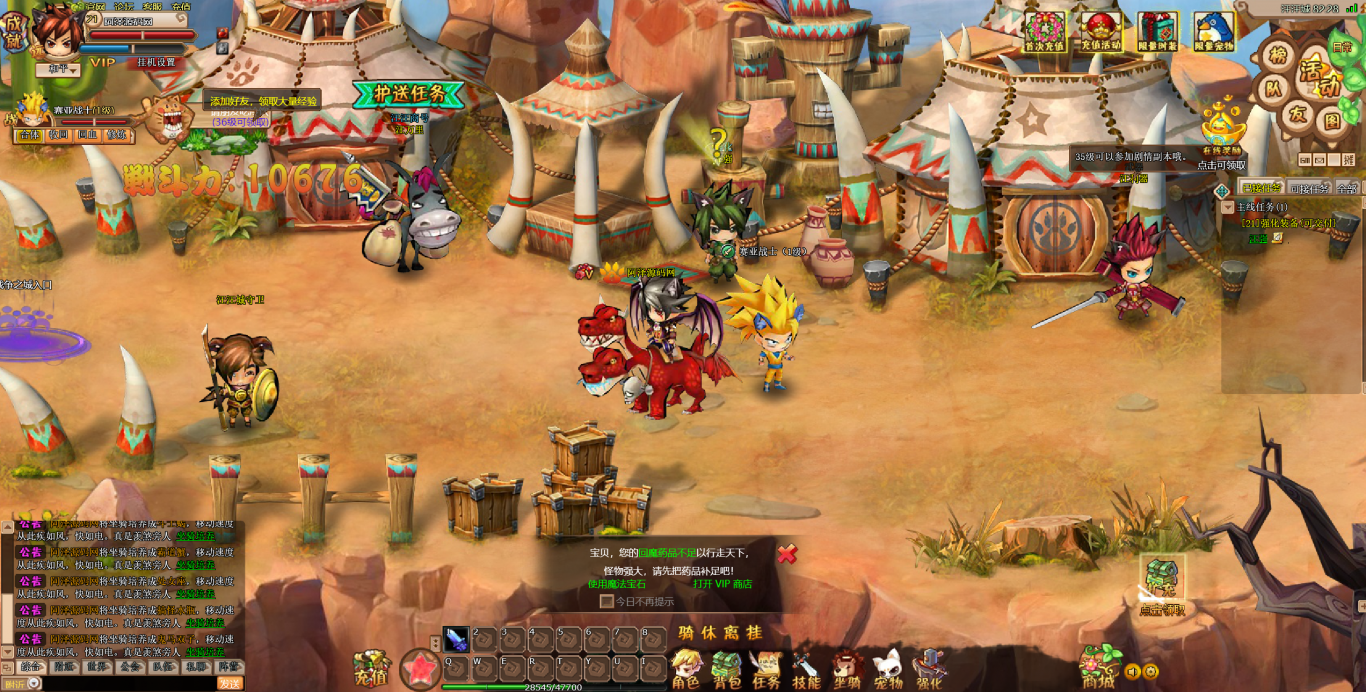The width and height of the screenshot is (1366, 692).
Task: Click the 成就 achievements badge
Action: tap(12, 32)
